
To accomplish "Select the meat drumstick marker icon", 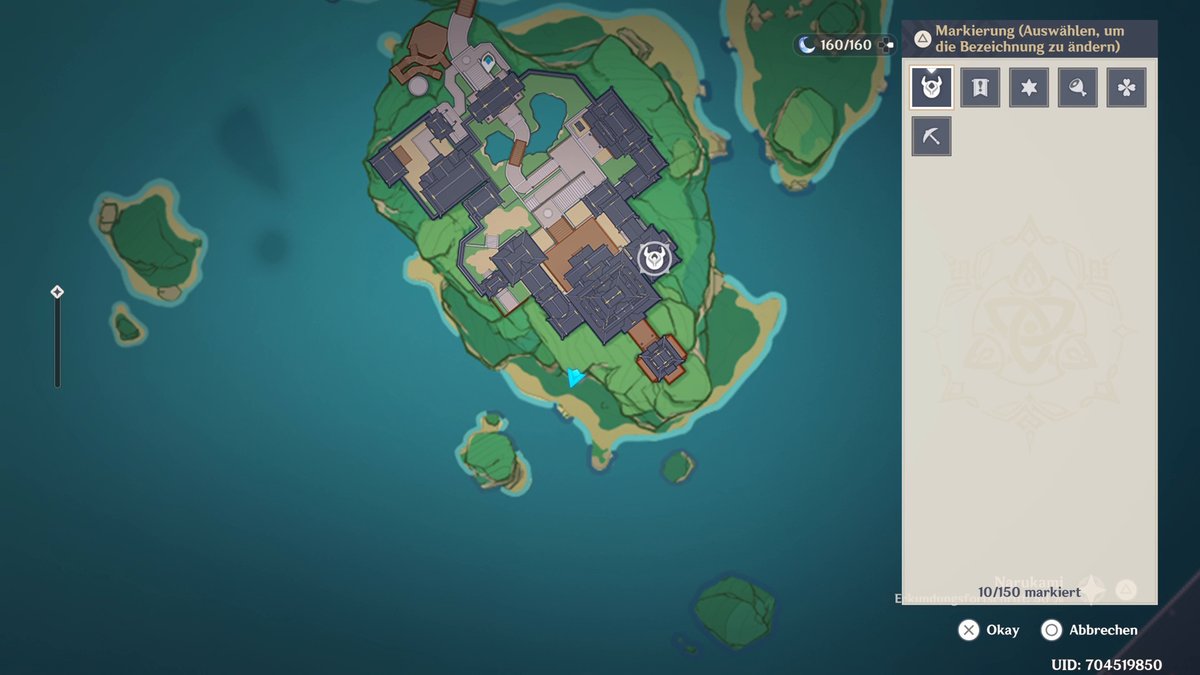I will coord(1078,88).
